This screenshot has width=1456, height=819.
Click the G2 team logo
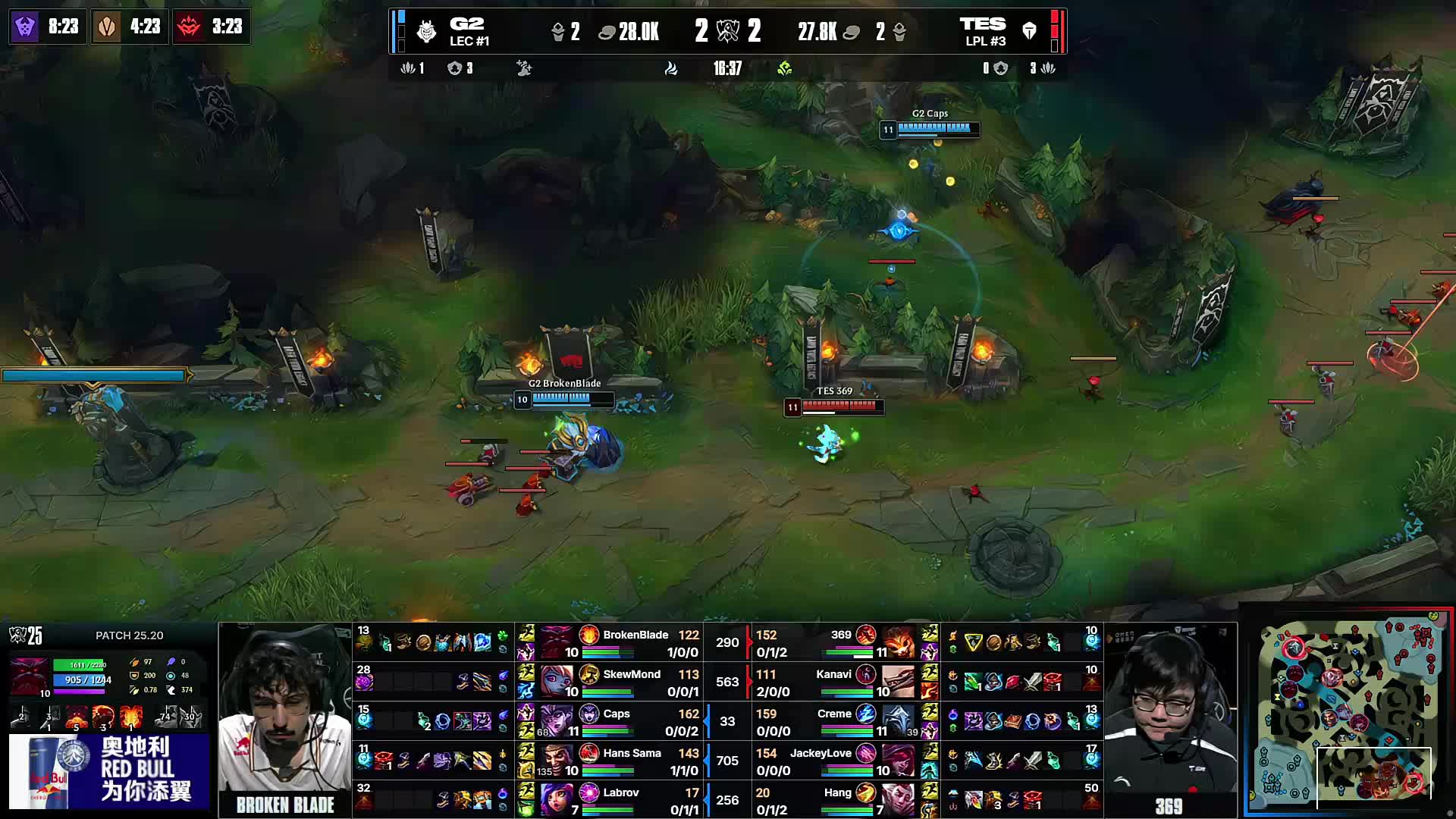[427, 30]
